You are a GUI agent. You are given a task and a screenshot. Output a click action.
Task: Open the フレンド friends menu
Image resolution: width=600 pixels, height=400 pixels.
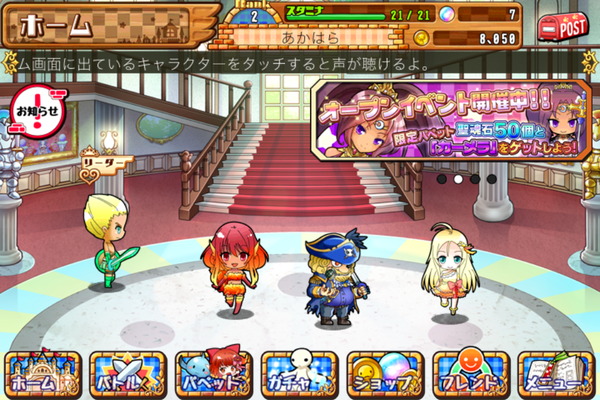pyautogui.click(x=470, y=372)
